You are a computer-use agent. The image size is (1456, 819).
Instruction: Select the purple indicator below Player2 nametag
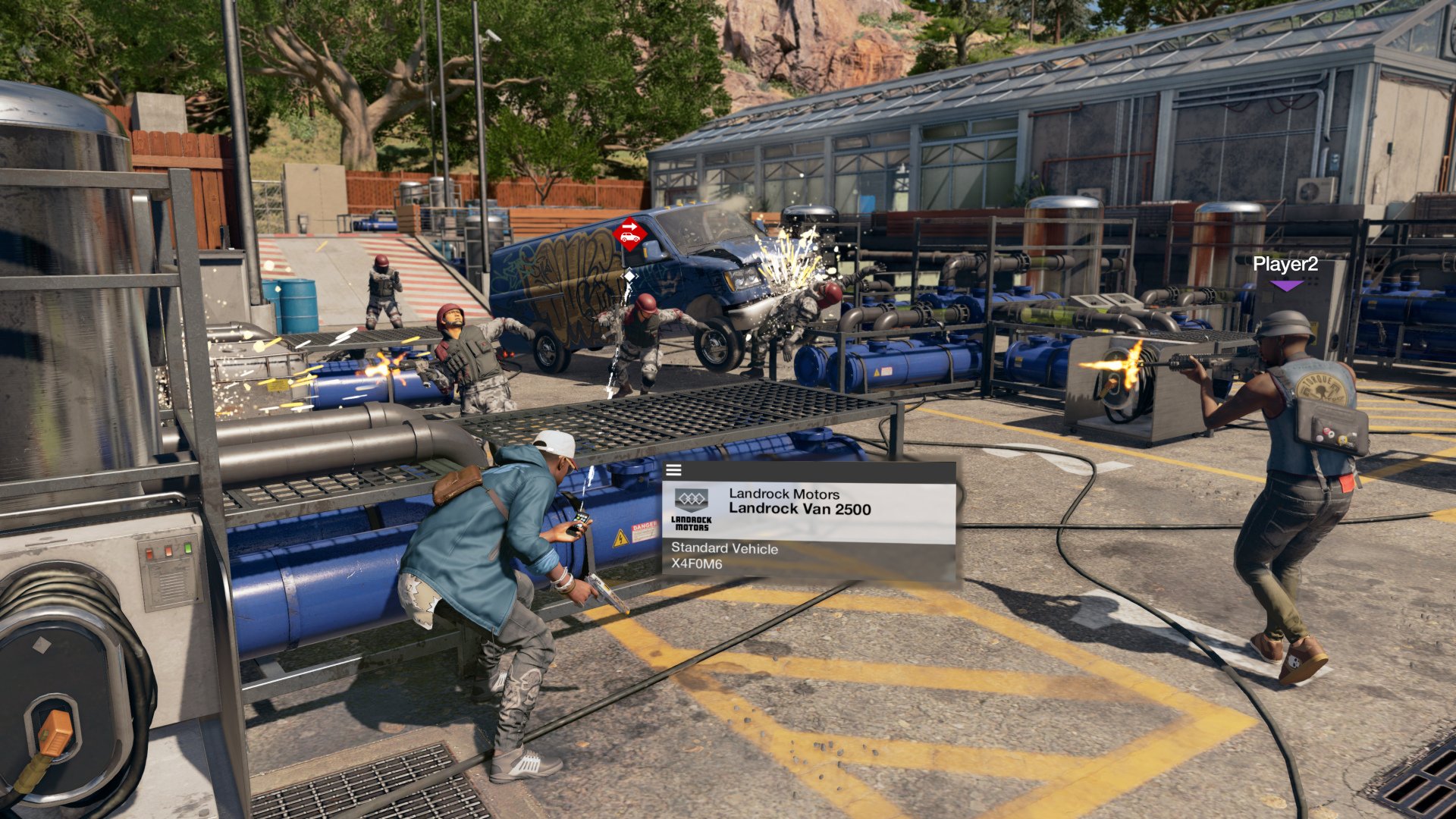tap(1287, 284)
